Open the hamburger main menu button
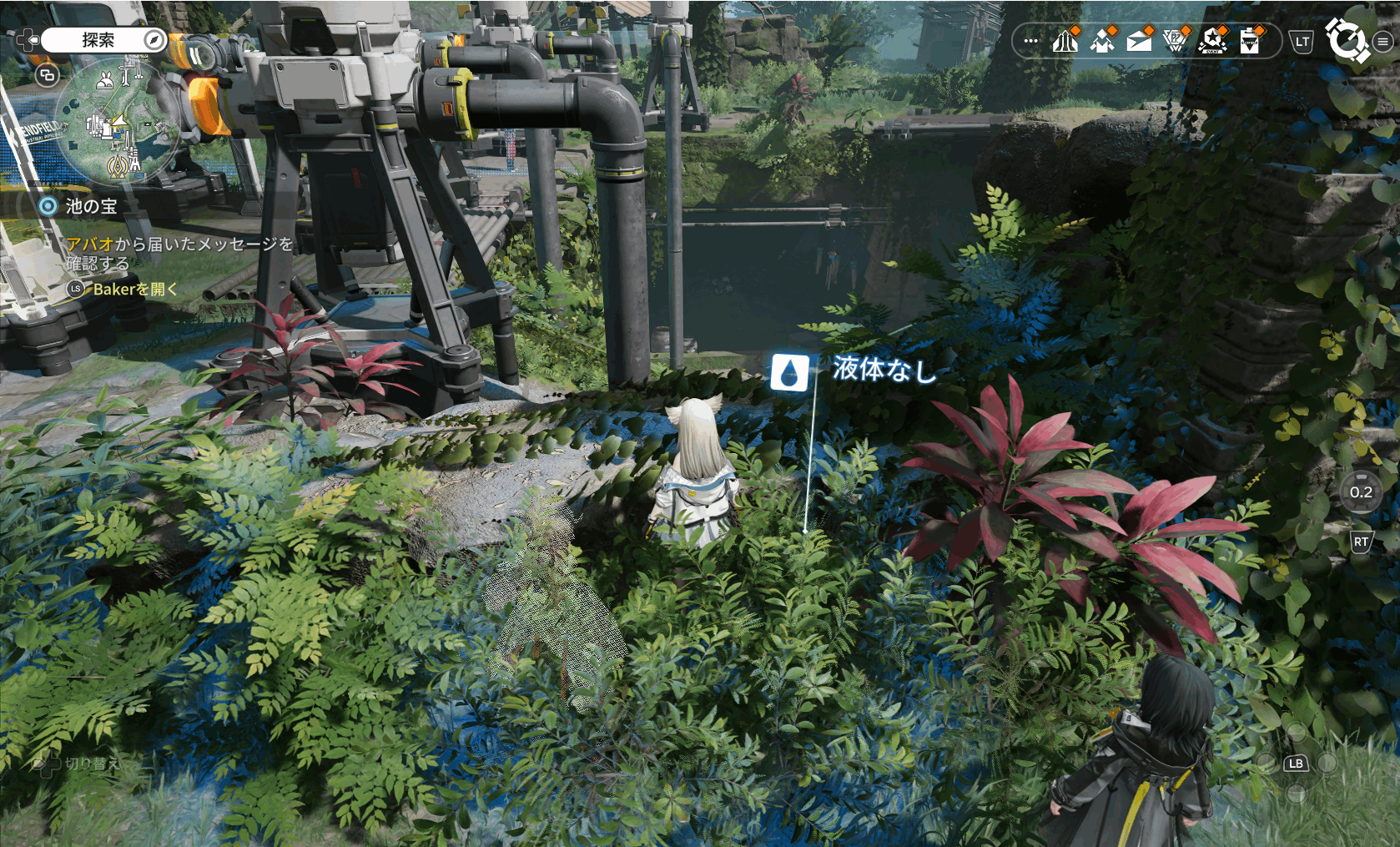The width and height of the screenshot is (1400, 847). pyautogui.click(x=1382, y=41)
